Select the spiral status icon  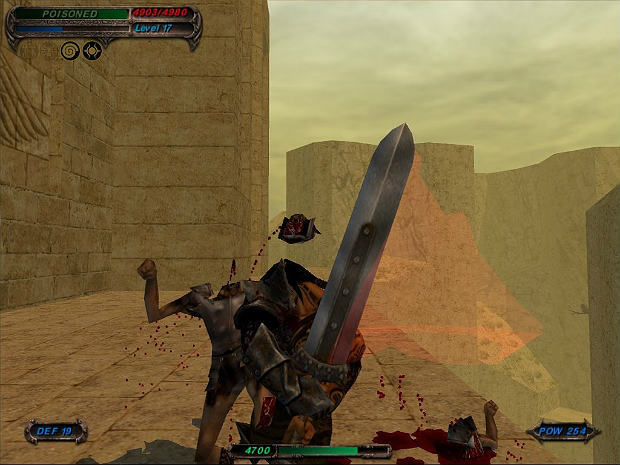[70, 50]
